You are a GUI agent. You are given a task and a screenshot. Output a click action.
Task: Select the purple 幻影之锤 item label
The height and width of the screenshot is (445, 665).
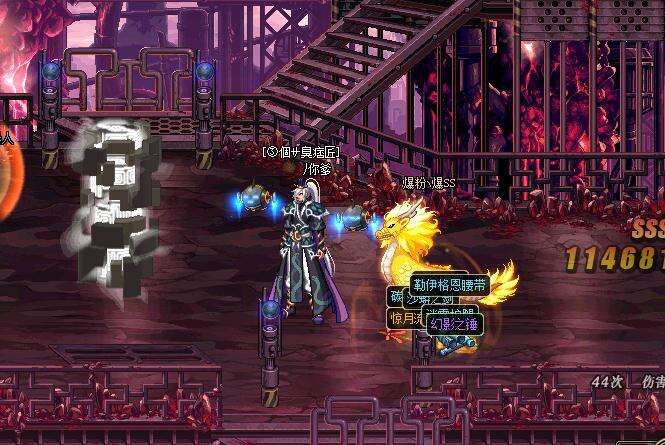coord(455,323)
